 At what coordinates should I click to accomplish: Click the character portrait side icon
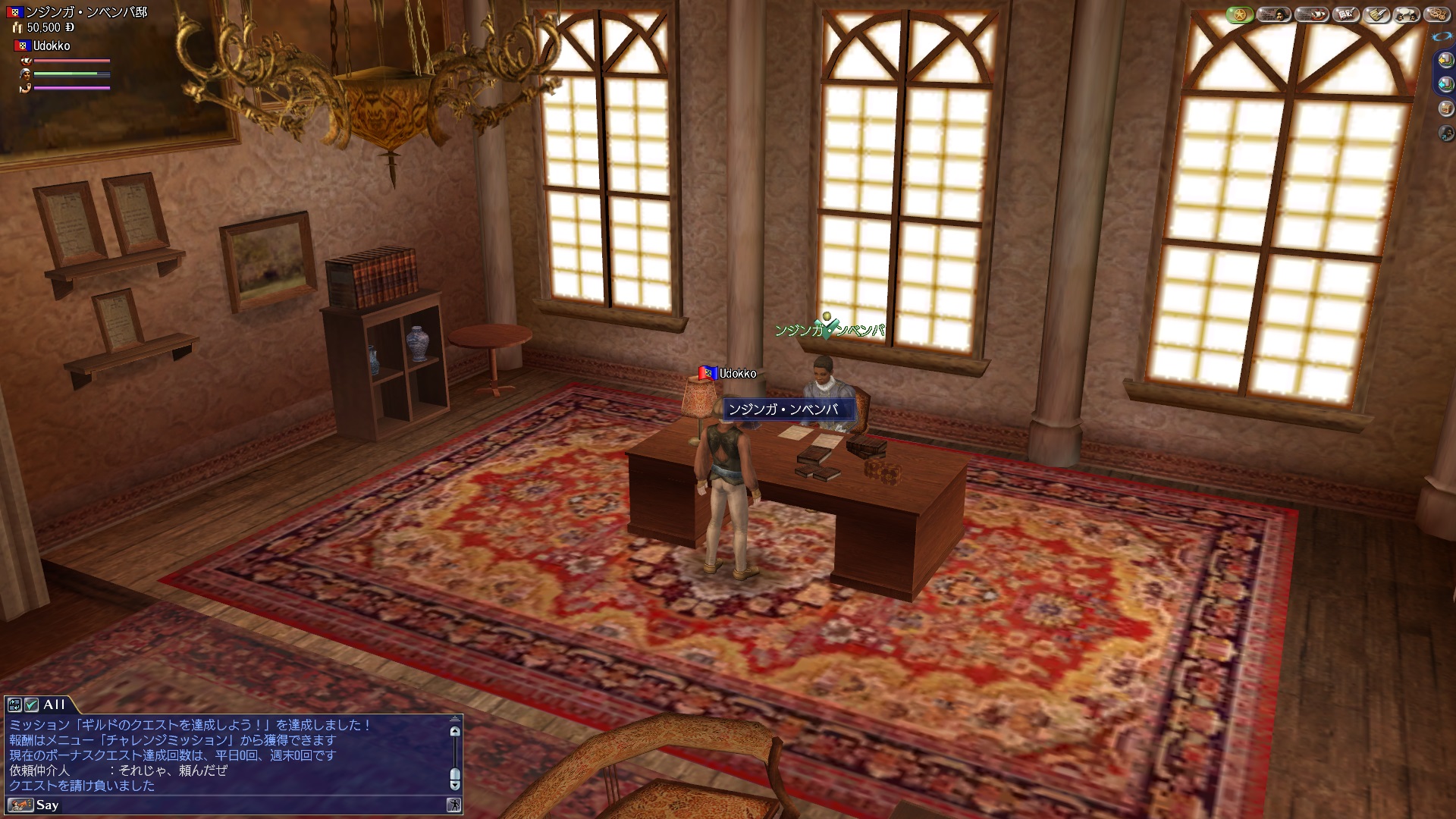[1445, 133]
